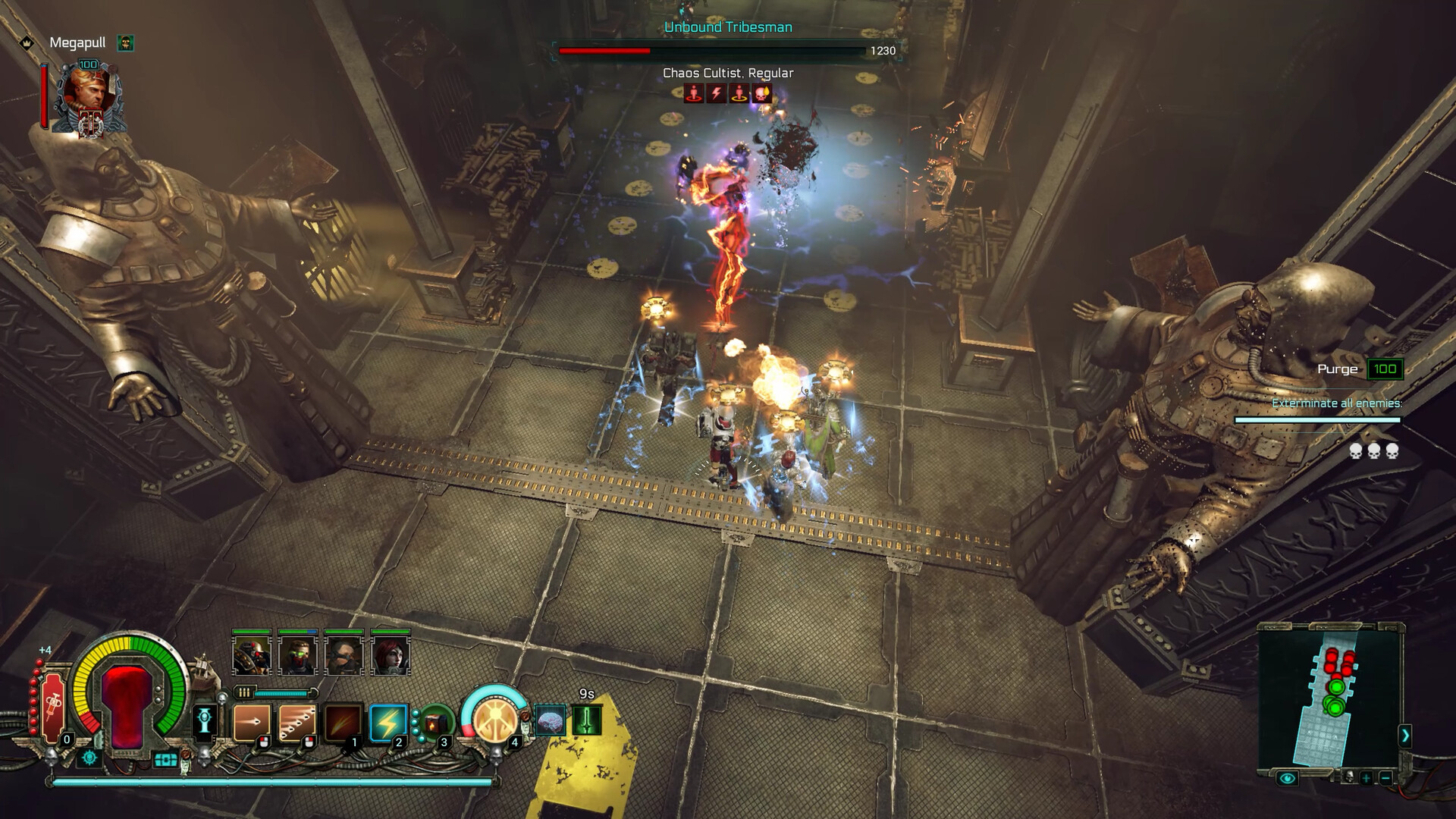
Task: Zoom in the minimap with the plus button
Action: 1367,777
